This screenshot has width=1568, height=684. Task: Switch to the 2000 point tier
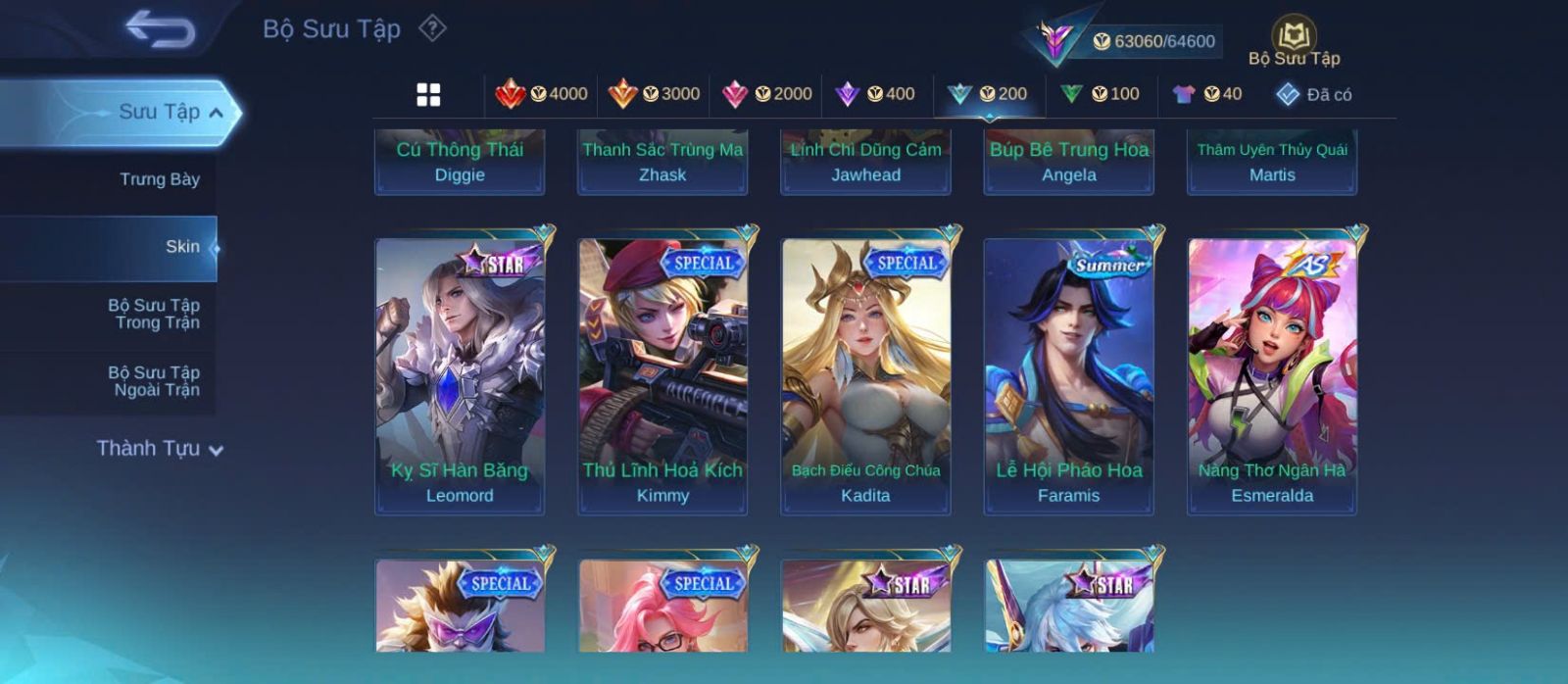[767, 94]
